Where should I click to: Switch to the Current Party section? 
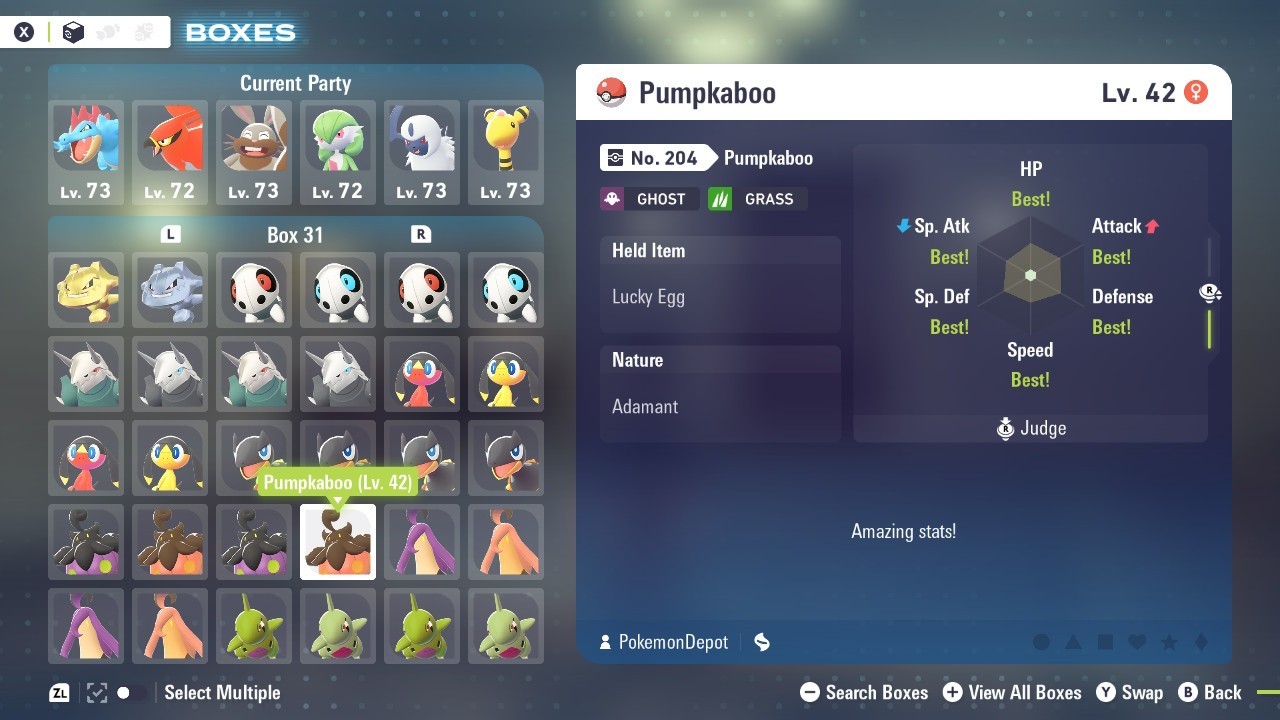[295, 83]
